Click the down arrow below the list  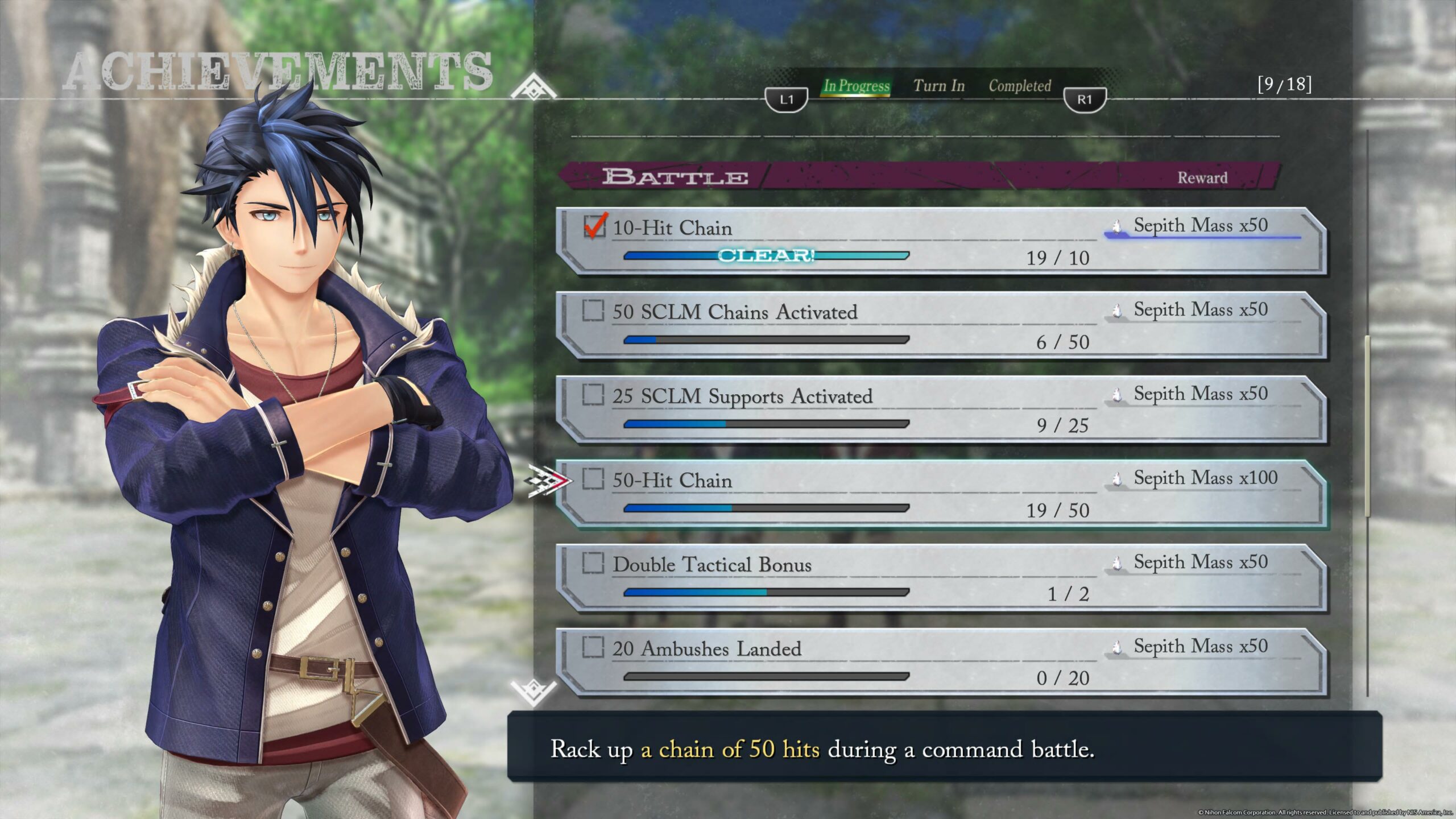coord(533,692)
